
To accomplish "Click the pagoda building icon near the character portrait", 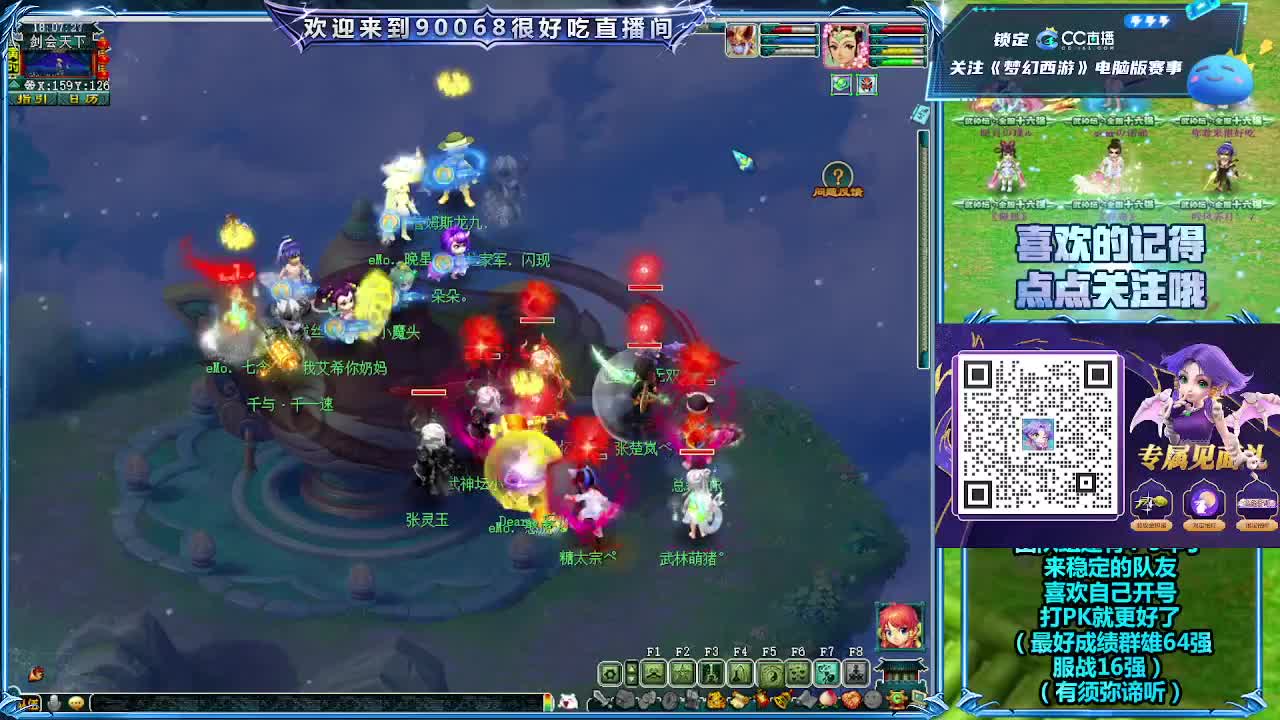I will pos(899,672).
